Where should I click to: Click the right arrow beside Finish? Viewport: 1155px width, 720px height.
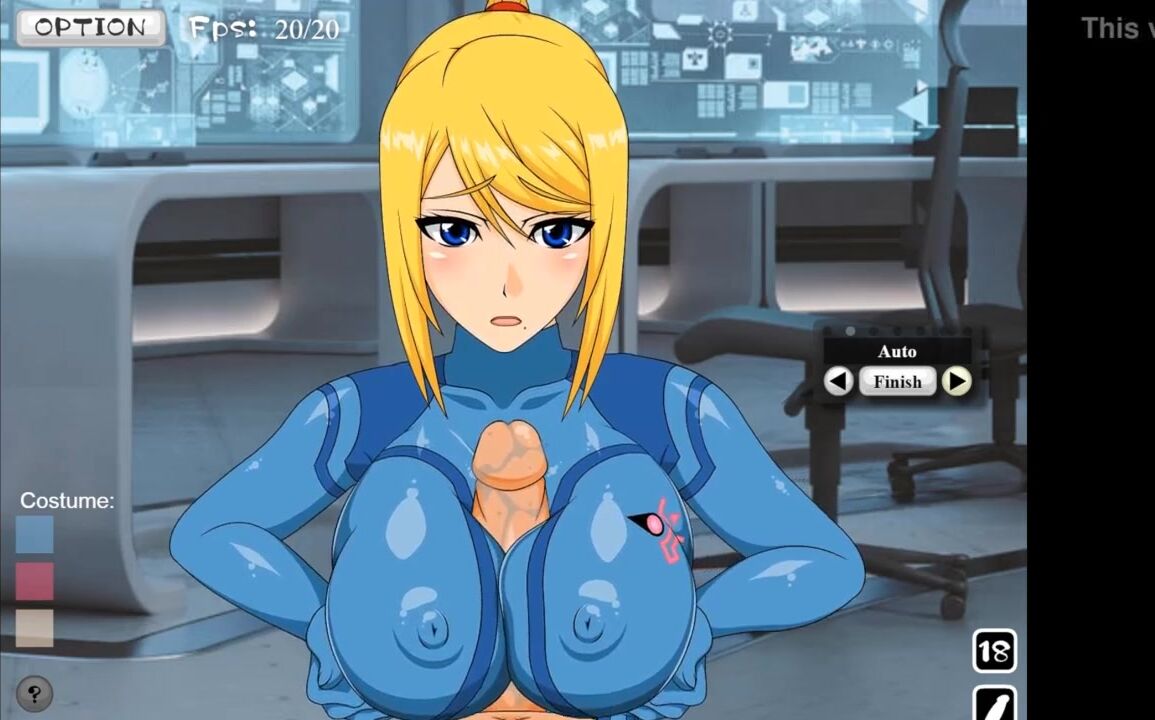coord(957,381)
